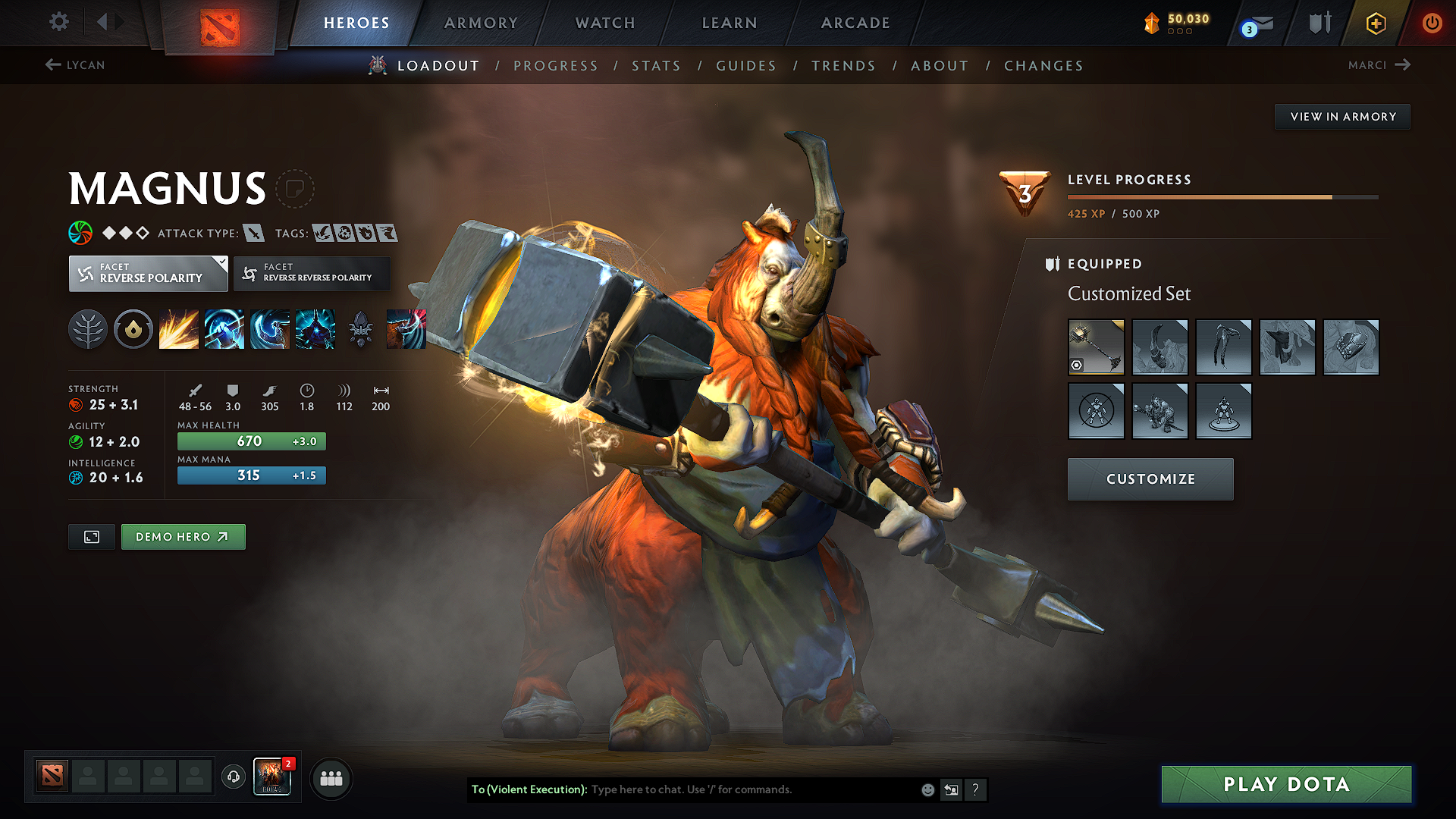Click the DEMO HERO button
The image size is (1456, 819).
183,536
